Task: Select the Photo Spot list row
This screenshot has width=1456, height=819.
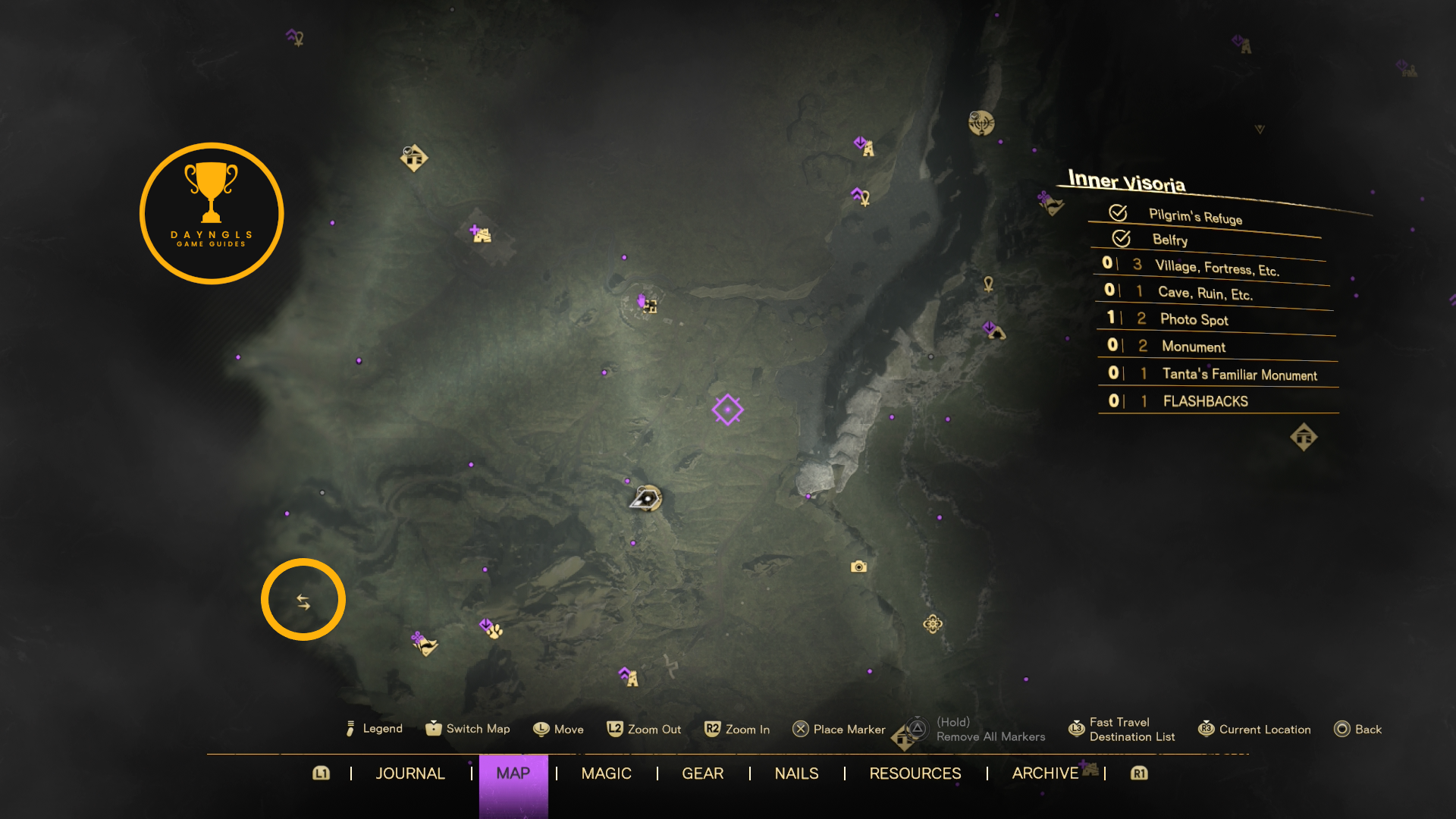Action: pos(1194,320)
